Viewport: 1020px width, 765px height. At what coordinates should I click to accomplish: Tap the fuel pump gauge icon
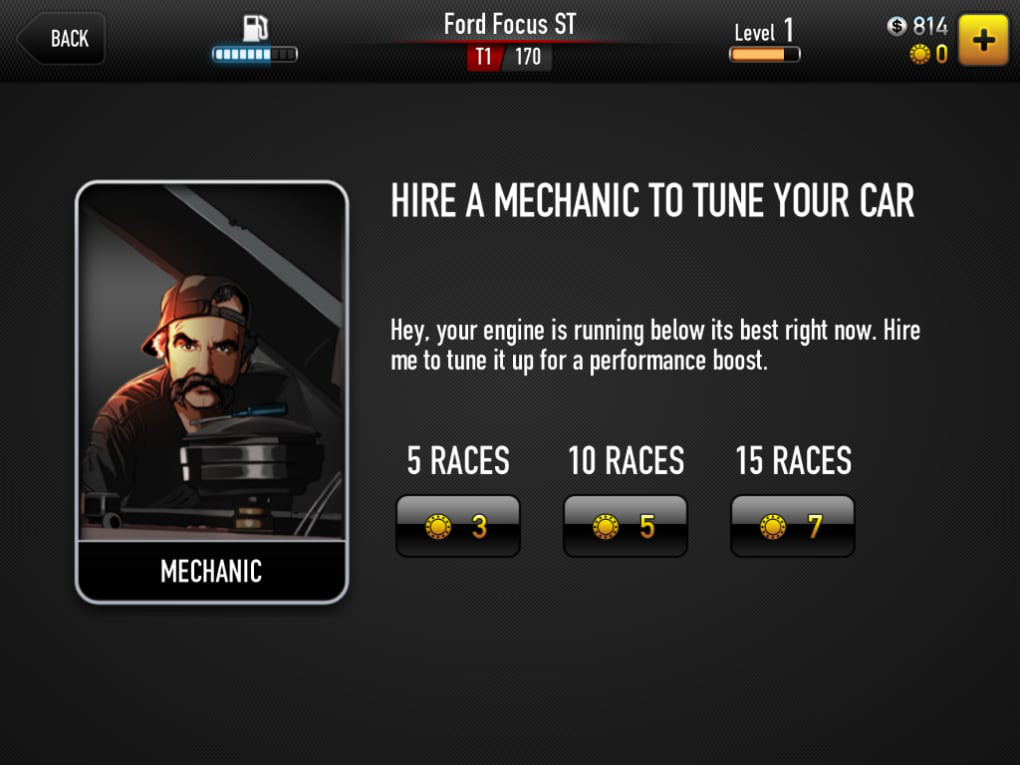point(255,29)
